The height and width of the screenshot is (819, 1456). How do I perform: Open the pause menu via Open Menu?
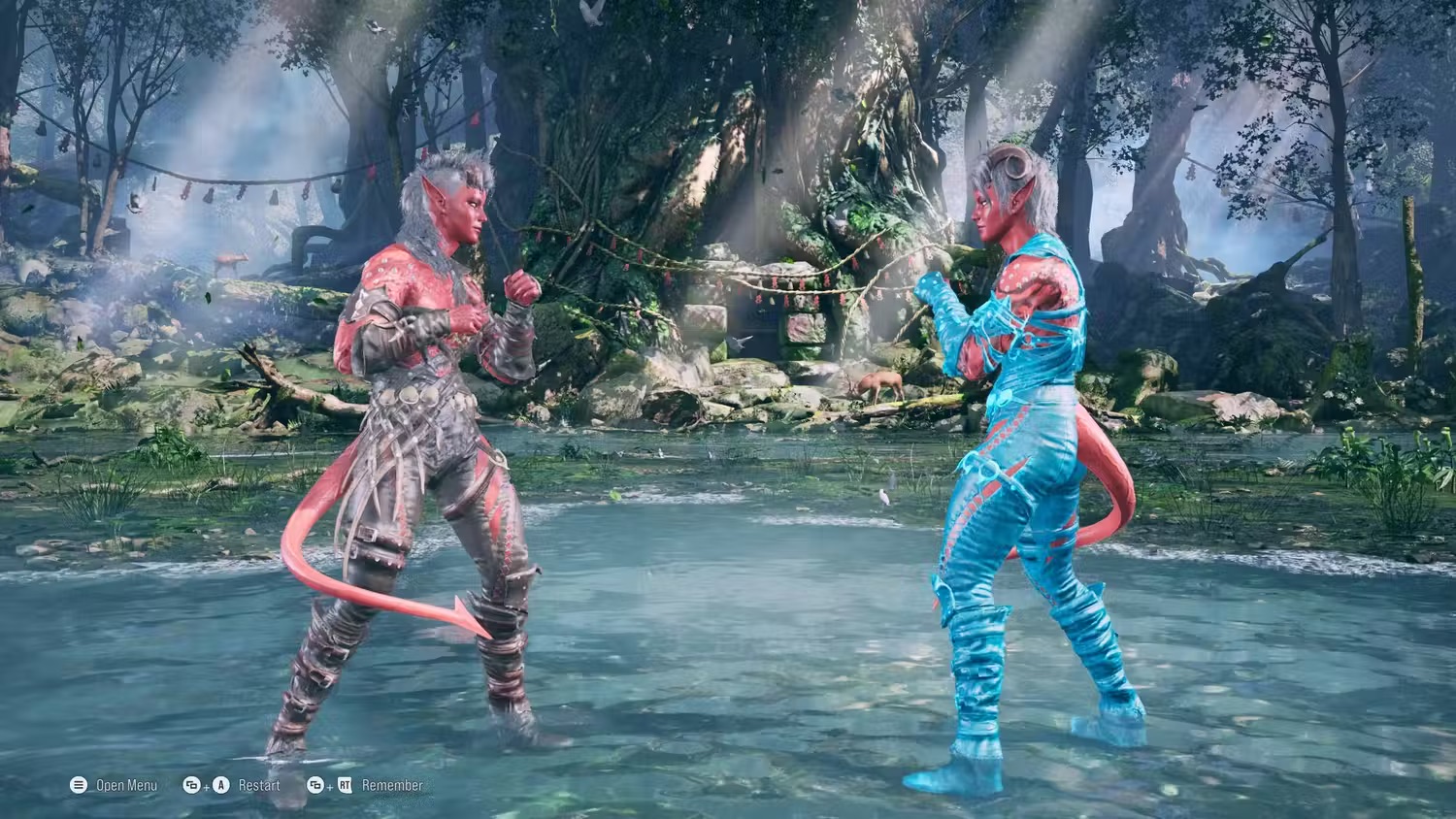[126, 785]
